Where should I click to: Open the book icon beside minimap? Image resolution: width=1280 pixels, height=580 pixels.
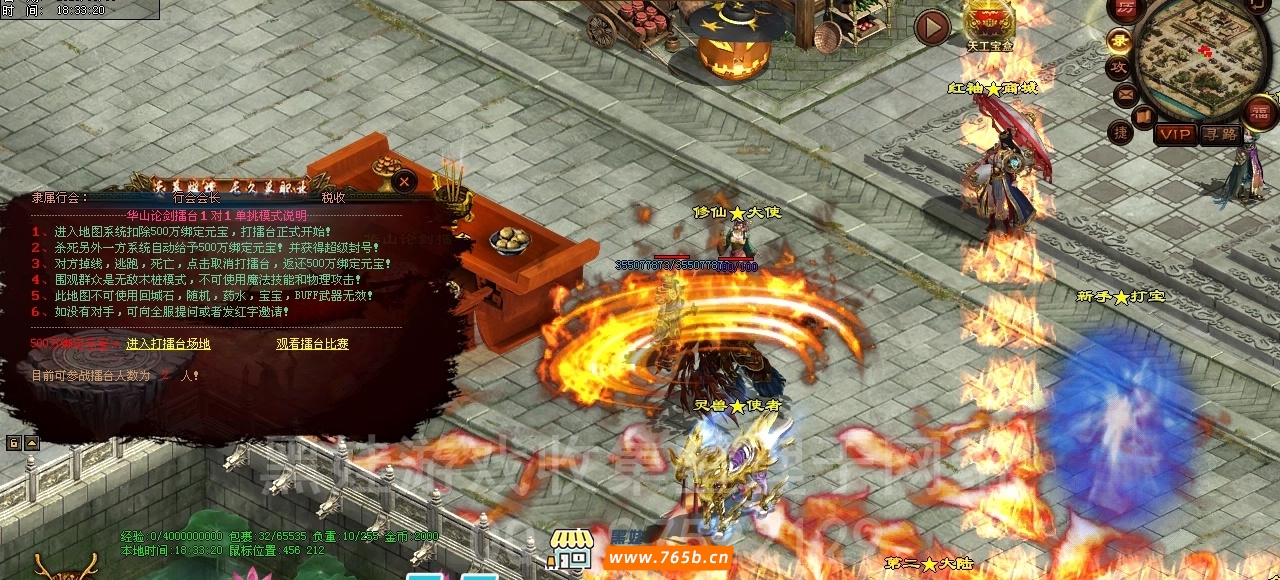click(1144, 116)
